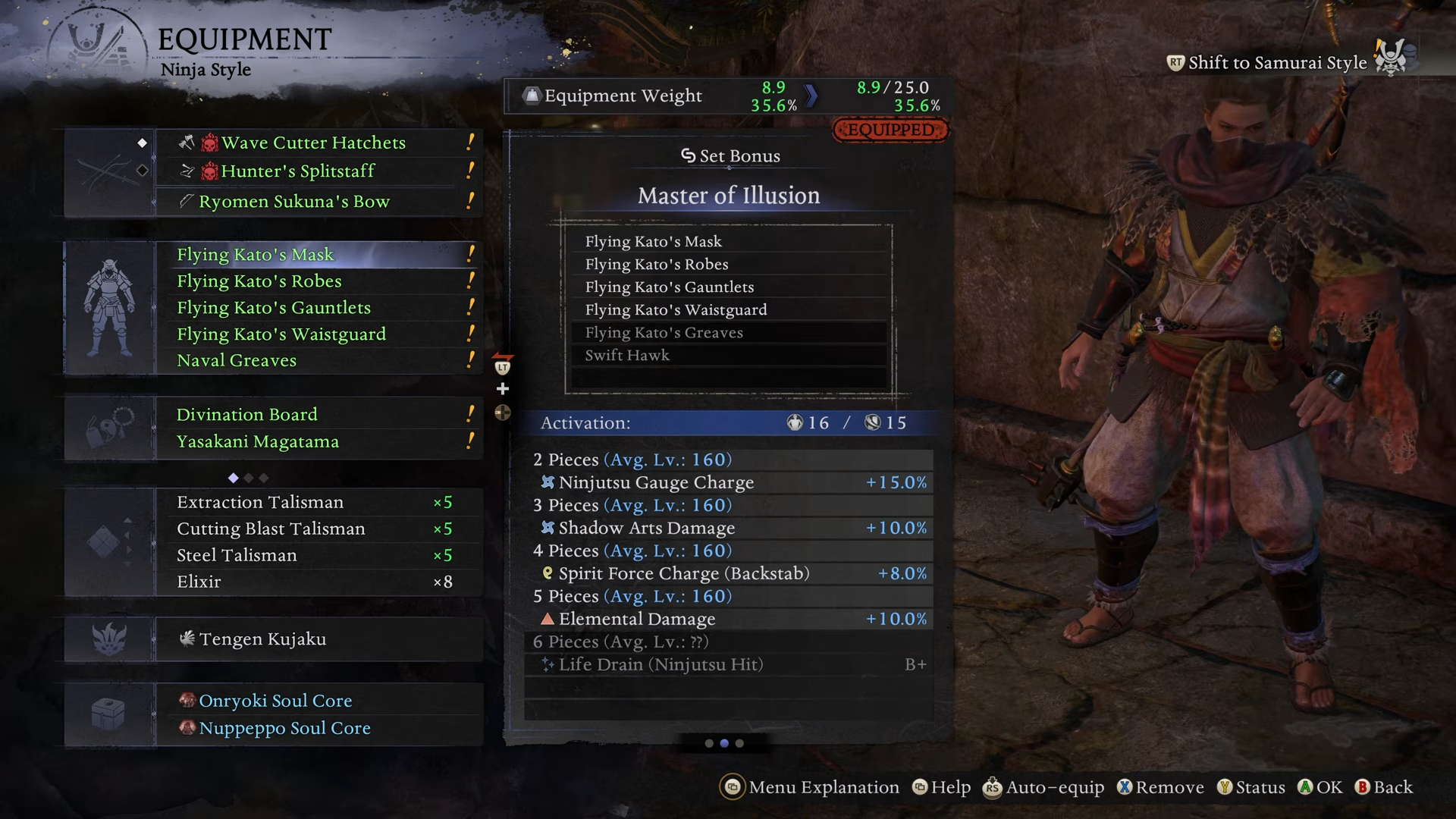Select Flying Kato's Mask equipment slot
This screenshot has width=1456, height=819.
255,255
